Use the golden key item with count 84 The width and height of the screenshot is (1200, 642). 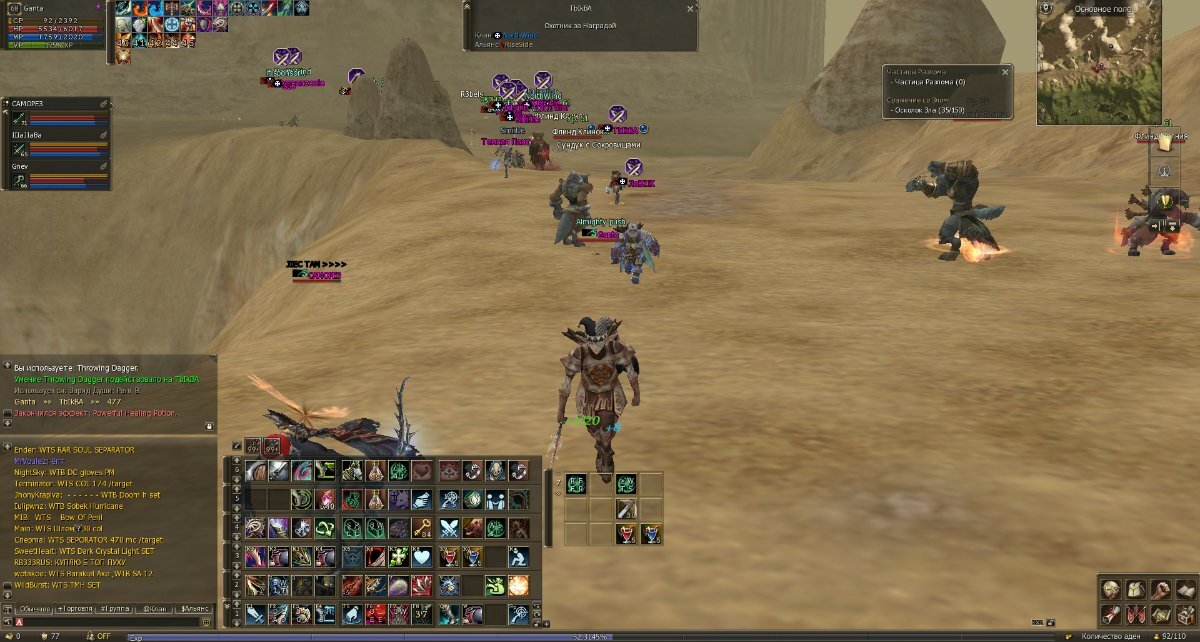coord(423,528)
